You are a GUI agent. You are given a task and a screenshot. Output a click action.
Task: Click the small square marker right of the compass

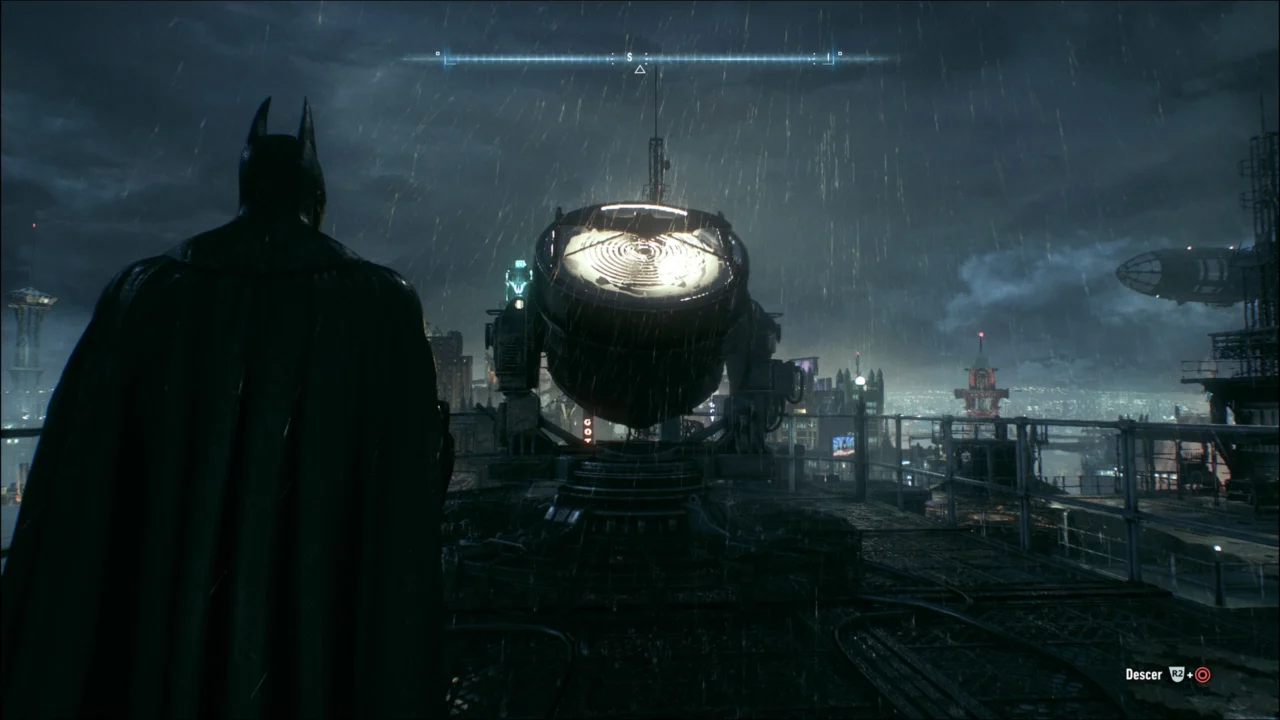[842, 54]
